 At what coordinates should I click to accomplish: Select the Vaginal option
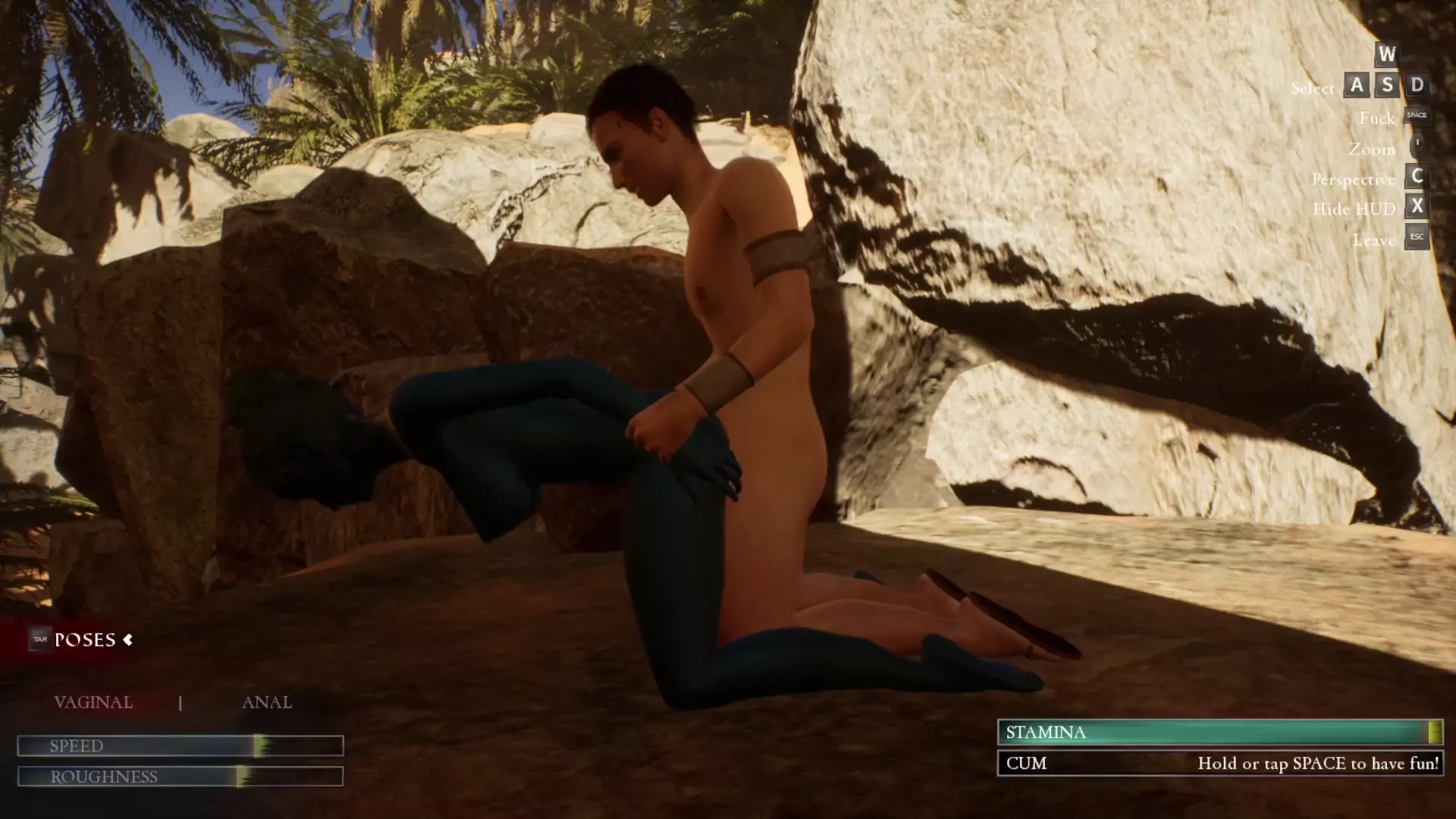pyautogui.click(x=93, y=702)
